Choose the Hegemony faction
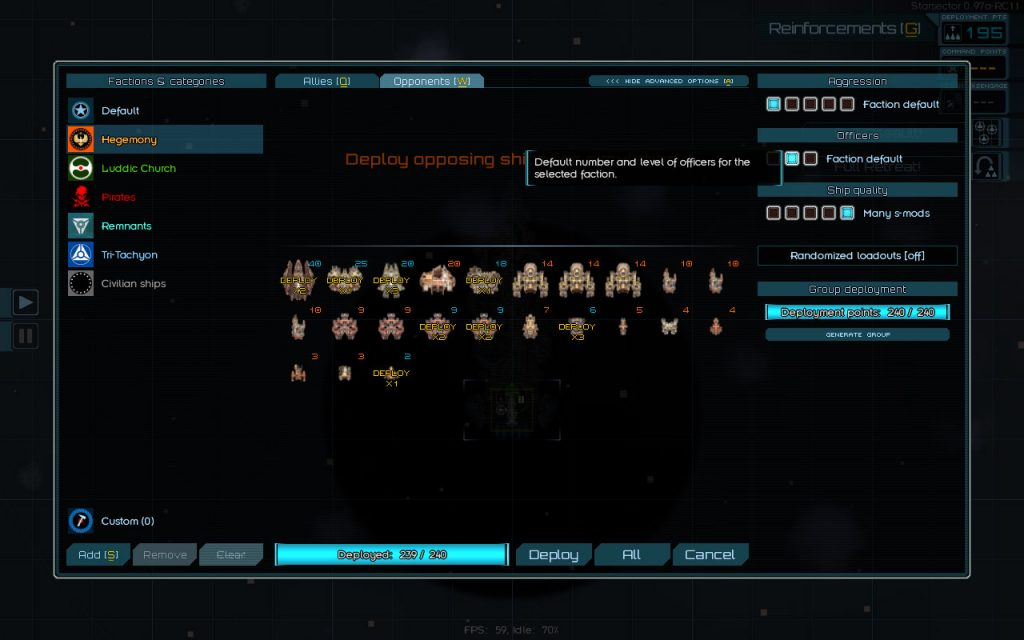1024x640 pixels. (x=129, y=140)
